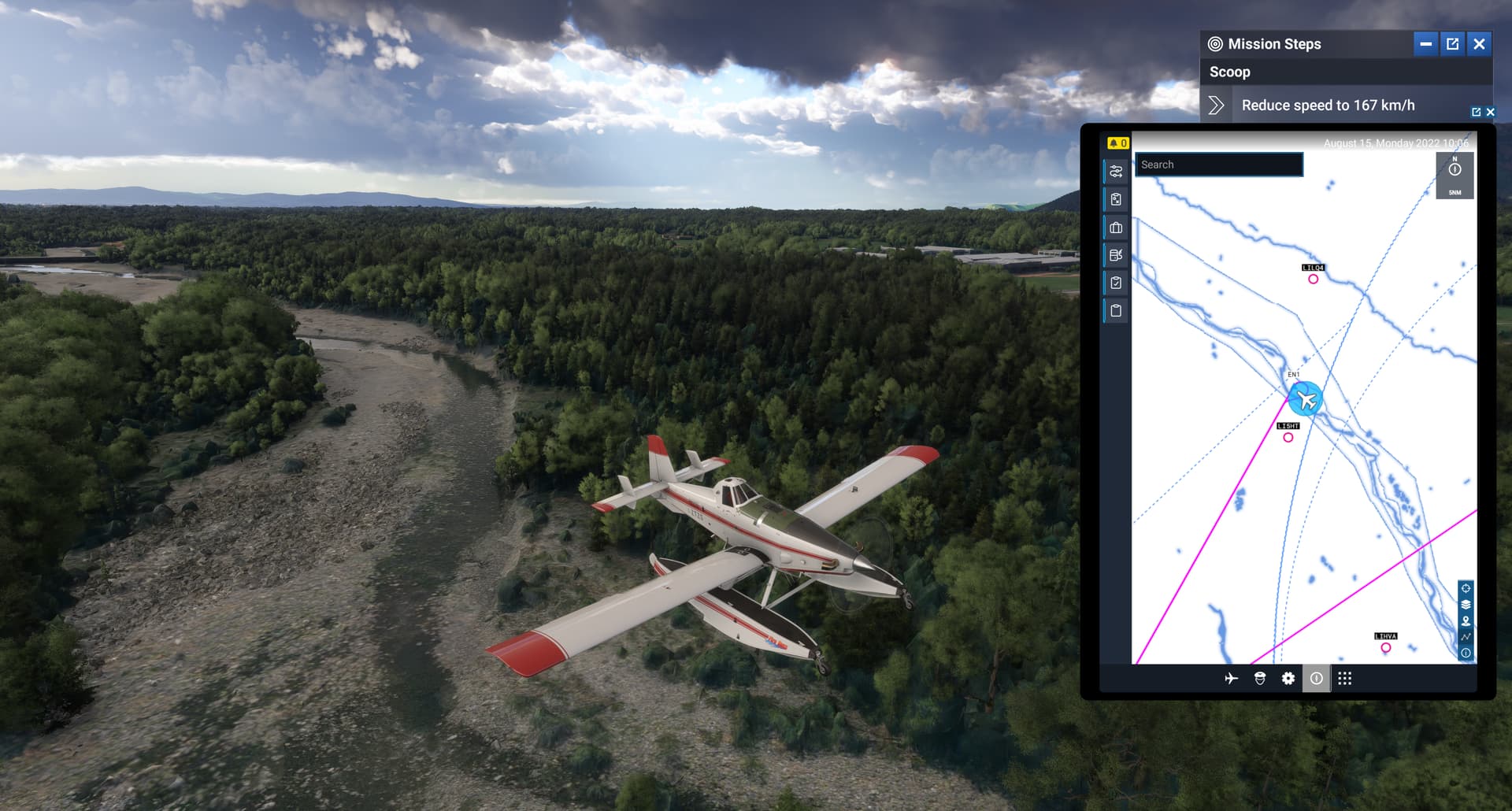Viewport: 1512px width, 811px height.
Task: Center the map with the crosshair icon
Action: [1466, 587]
